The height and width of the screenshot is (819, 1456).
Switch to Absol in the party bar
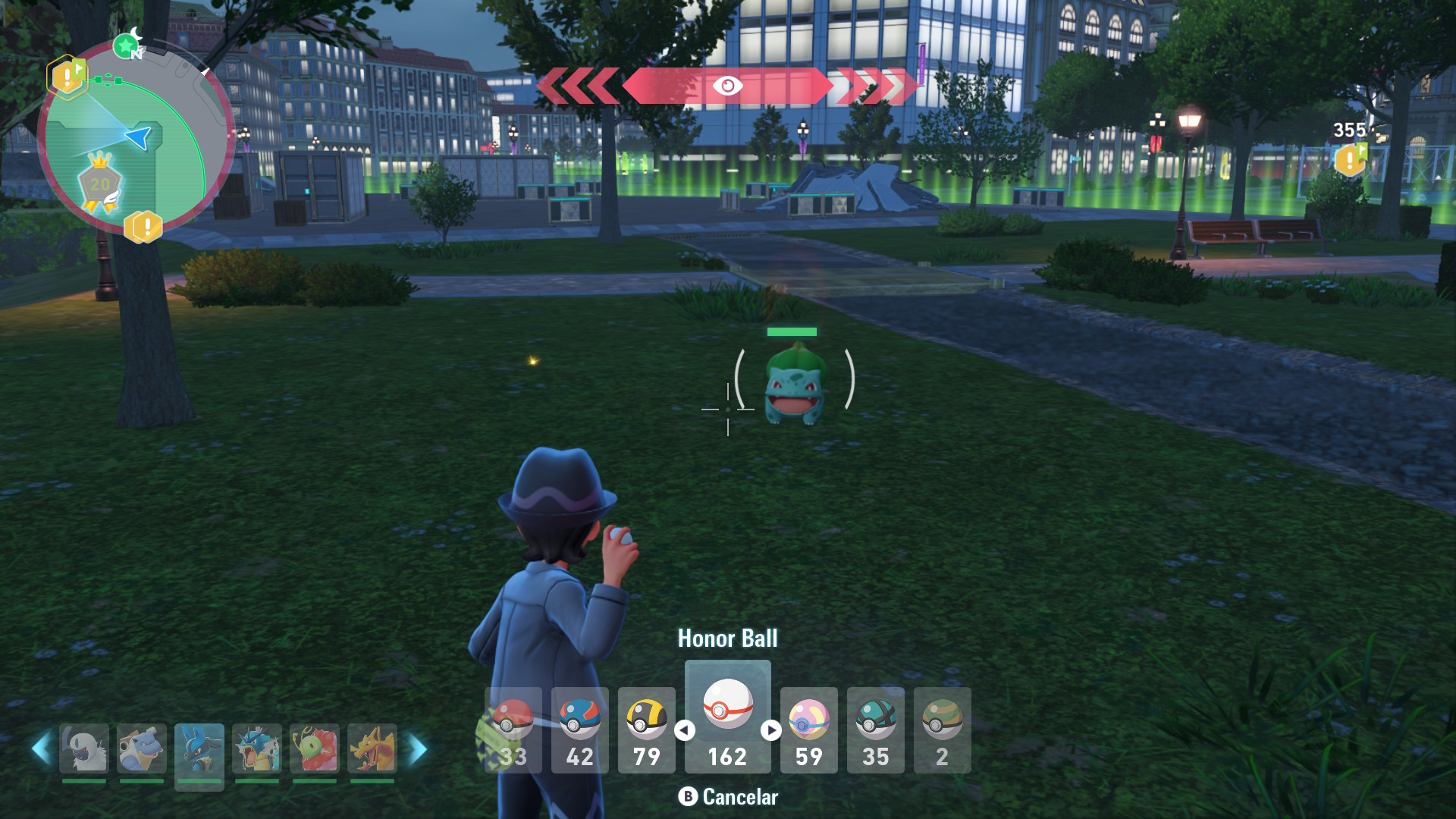pyautogui.click(x=84, y=749)
